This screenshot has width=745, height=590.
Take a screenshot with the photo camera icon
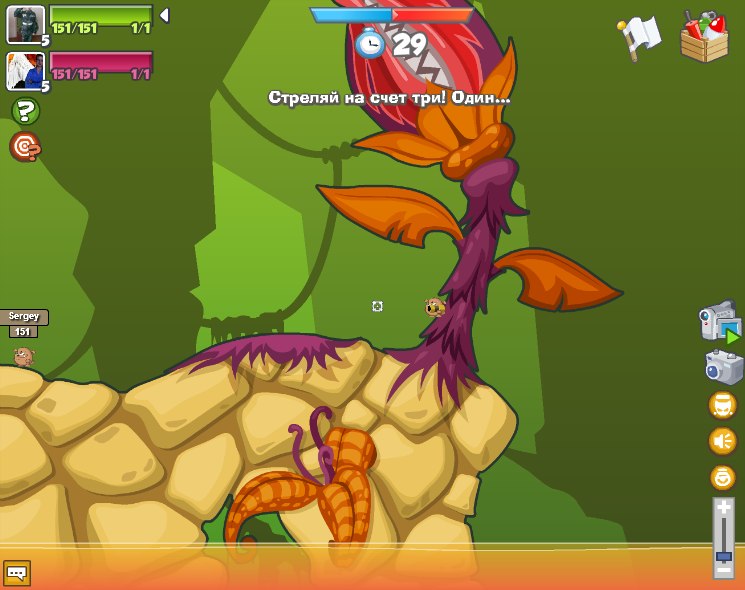[x=723, y=367]
